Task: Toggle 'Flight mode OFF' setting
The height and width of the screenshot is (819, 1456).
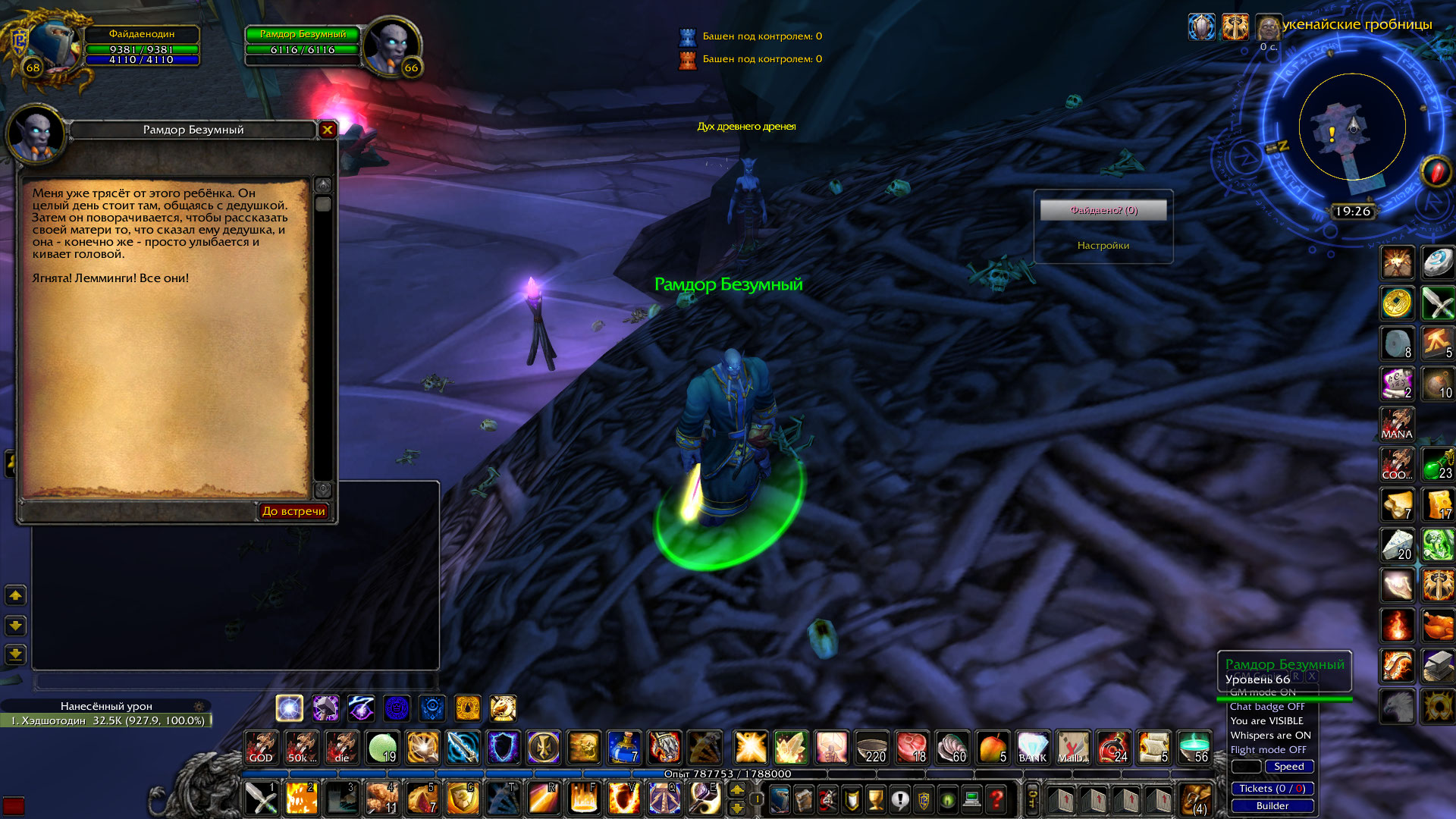Action: coord(1269,749)
